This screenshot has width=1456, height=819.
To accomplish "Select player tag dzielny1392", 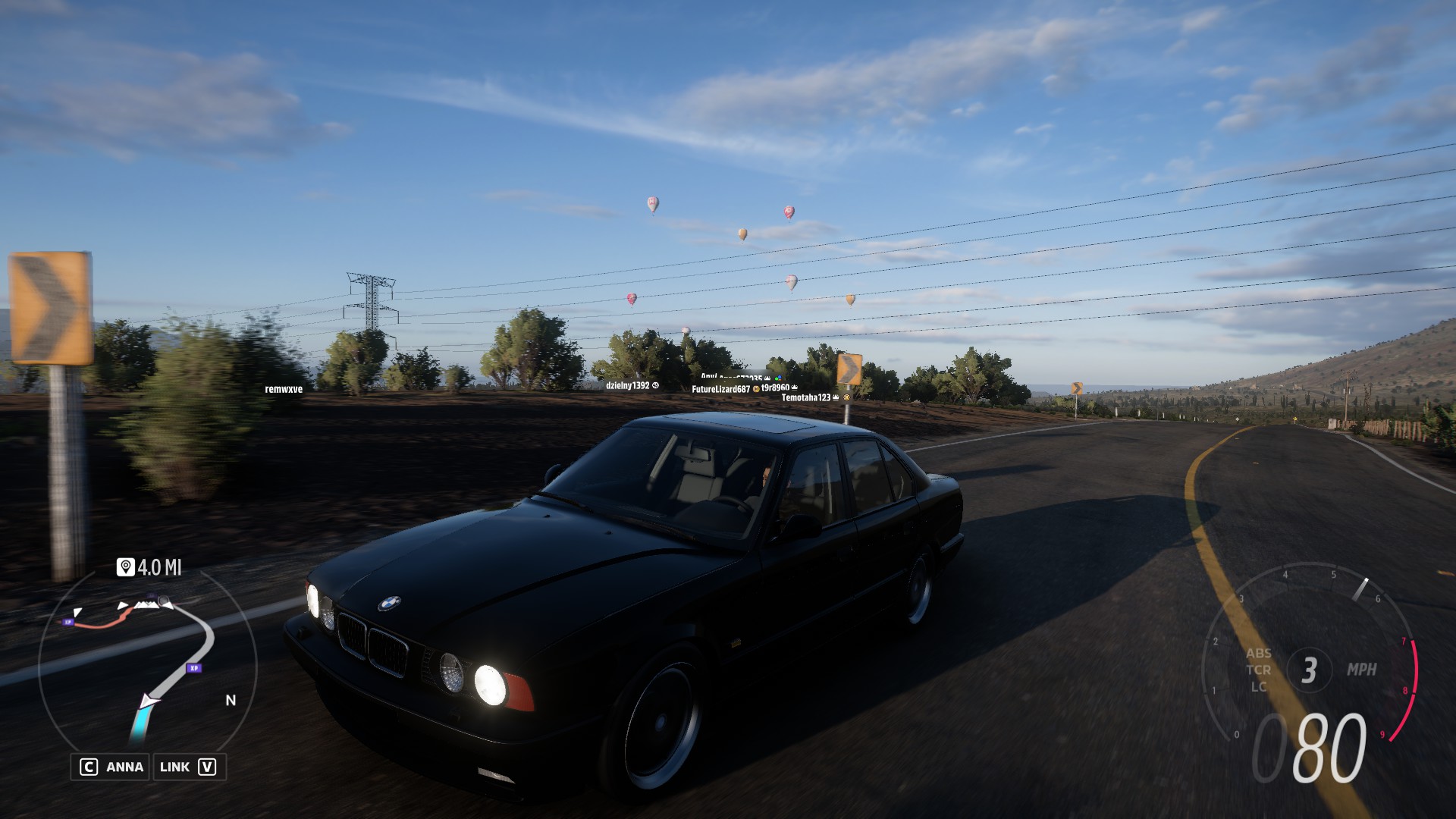I will [x=628, y=385].
